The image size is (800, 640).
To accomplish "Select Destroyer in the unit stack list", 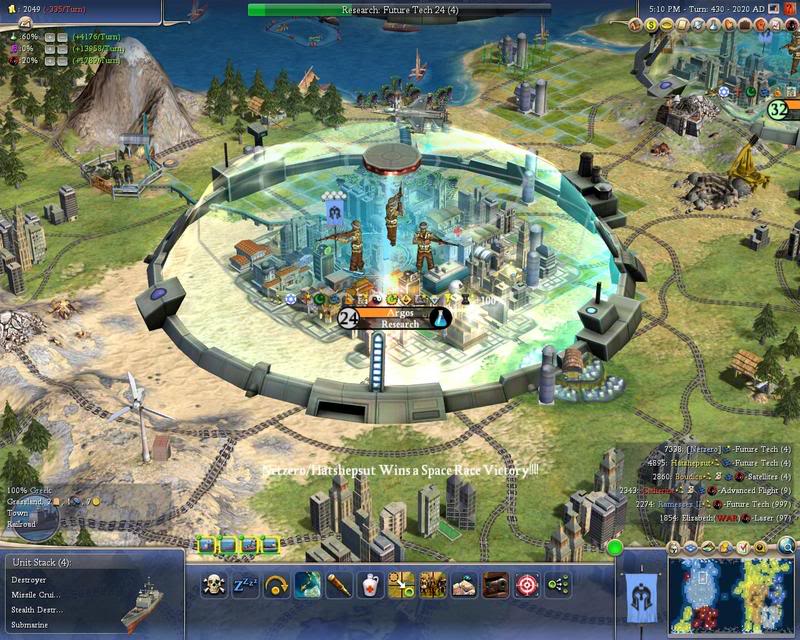I will coord(30,579).
